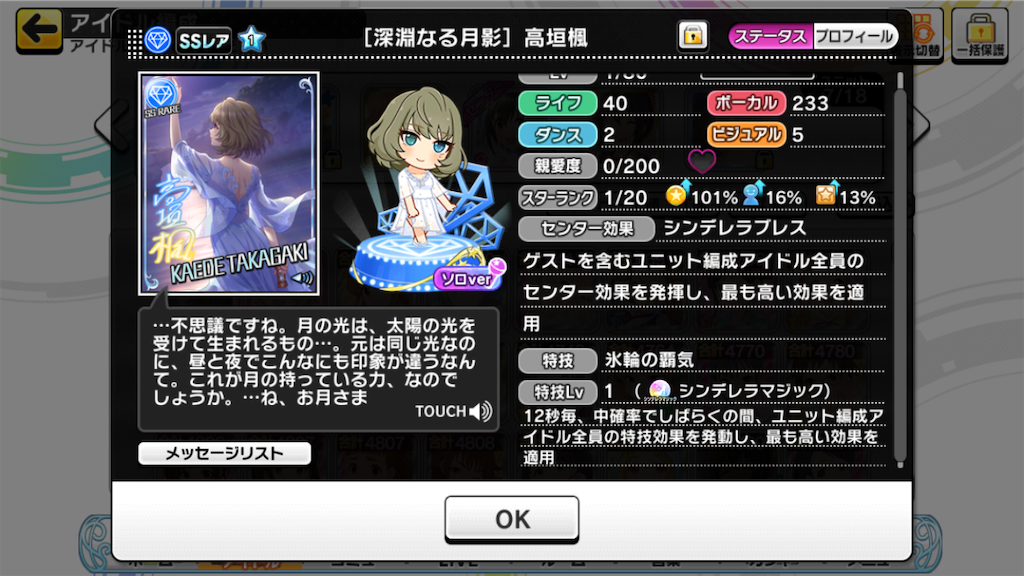This screenshot has height=576, width=1024.
Task: Confirm with the OK button
Action: [511, 519]
